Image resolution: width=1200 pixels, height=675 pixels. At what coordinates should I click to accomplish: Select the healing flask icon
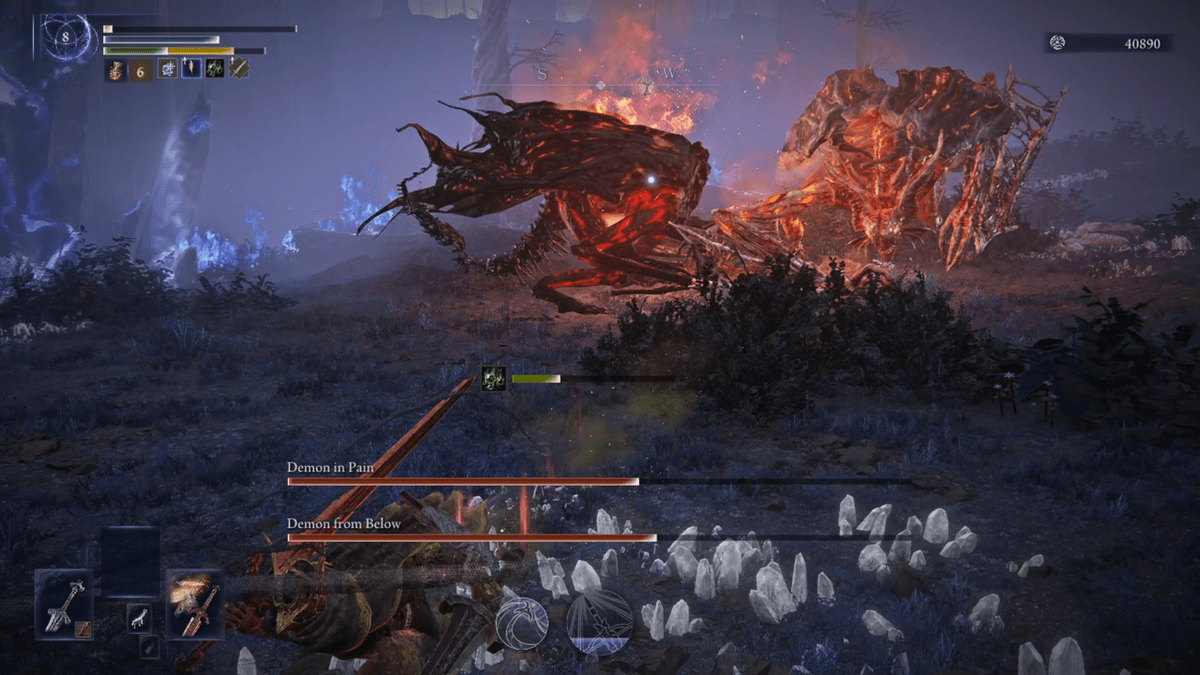(117, 69)
